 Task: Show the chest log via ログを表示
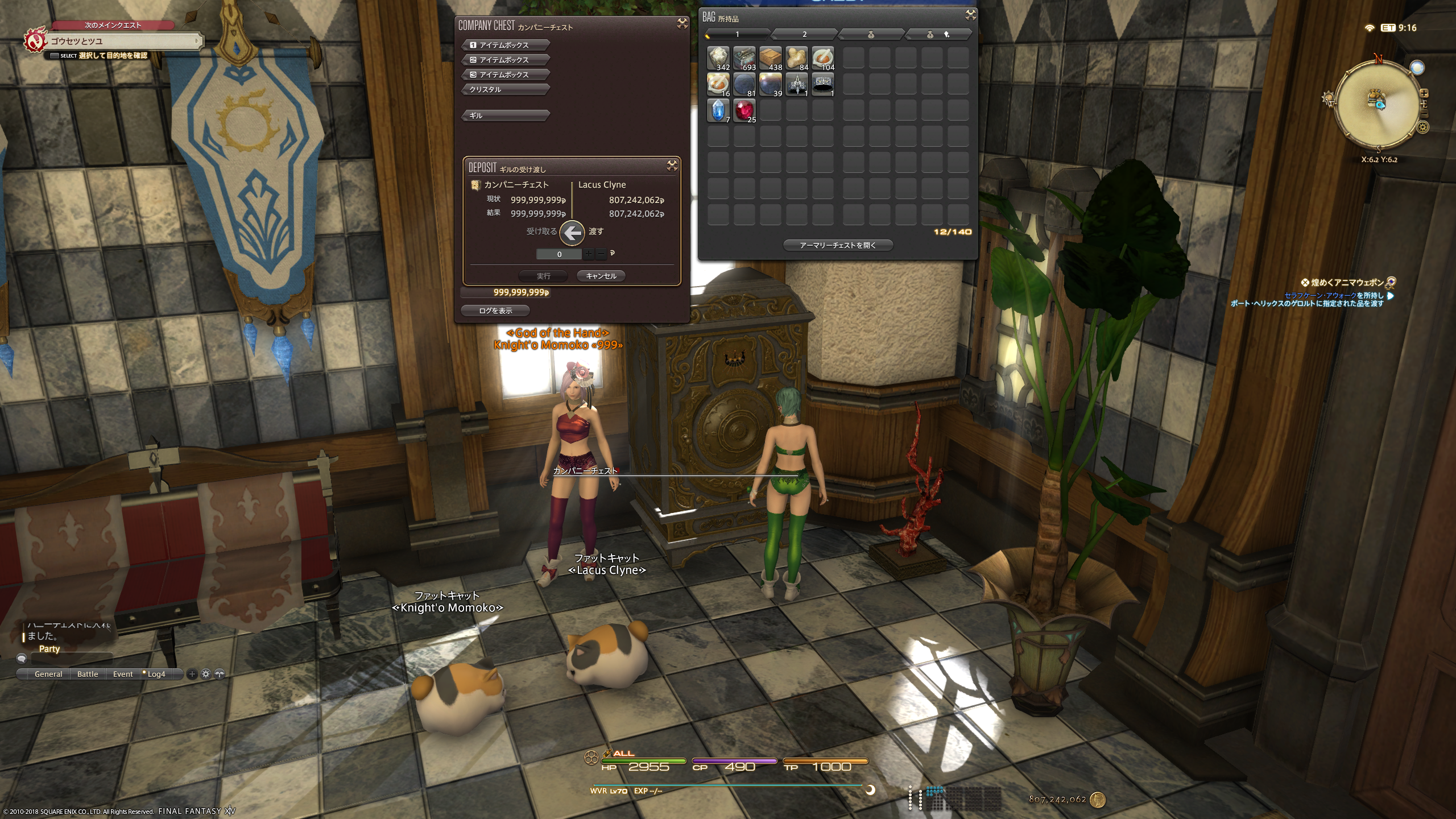[495, 311]
